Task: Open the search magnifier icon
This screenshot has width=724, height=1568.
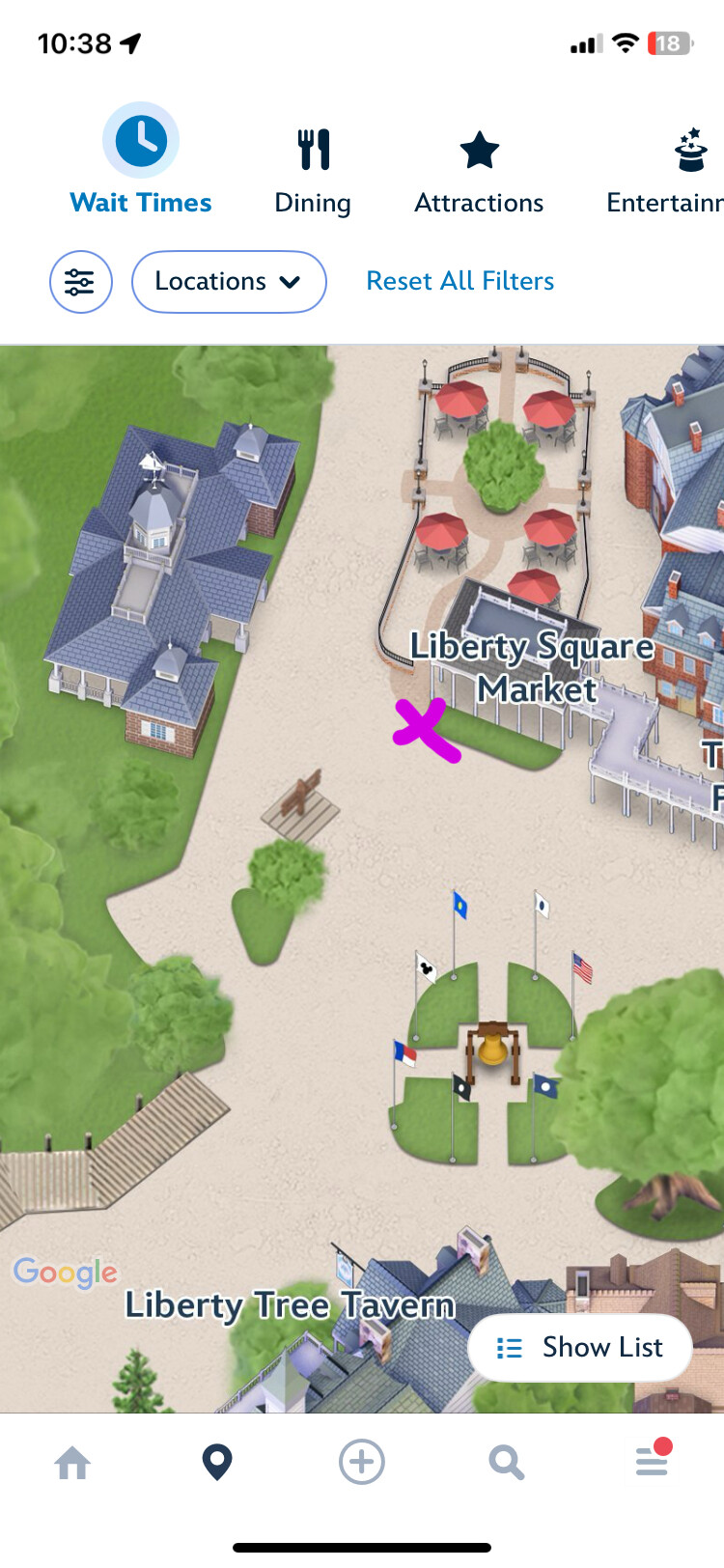Action: pos(506,1463)
